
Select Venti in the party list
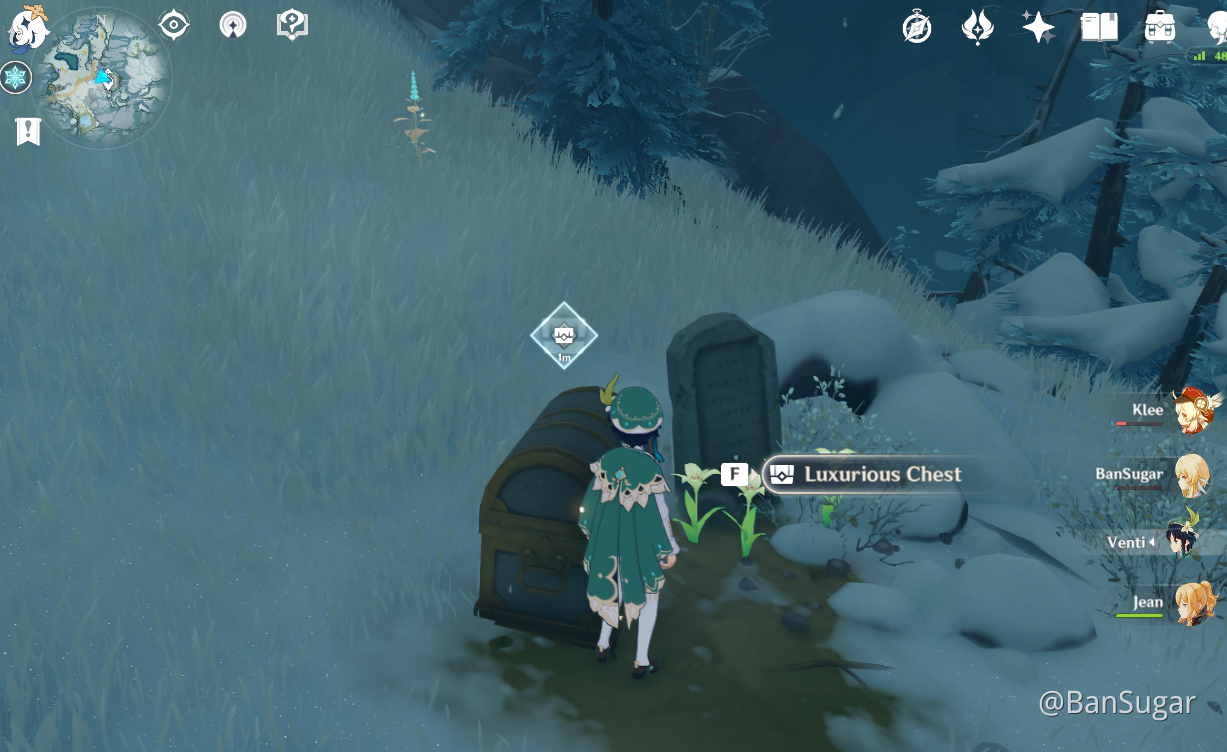(1192, 541)
